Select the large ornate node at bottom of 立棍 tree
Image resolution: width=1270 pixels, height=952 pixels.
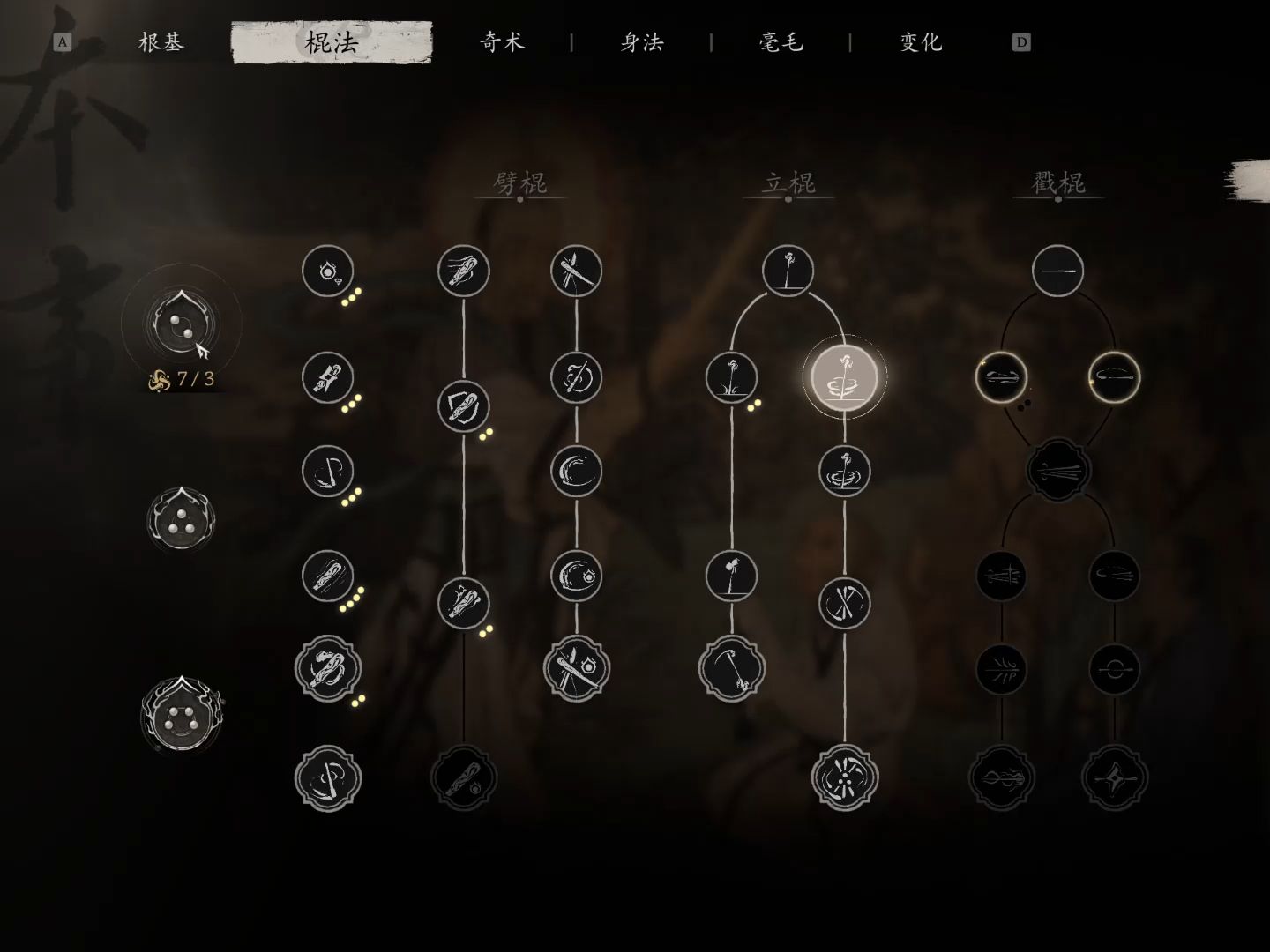[844, 776]
